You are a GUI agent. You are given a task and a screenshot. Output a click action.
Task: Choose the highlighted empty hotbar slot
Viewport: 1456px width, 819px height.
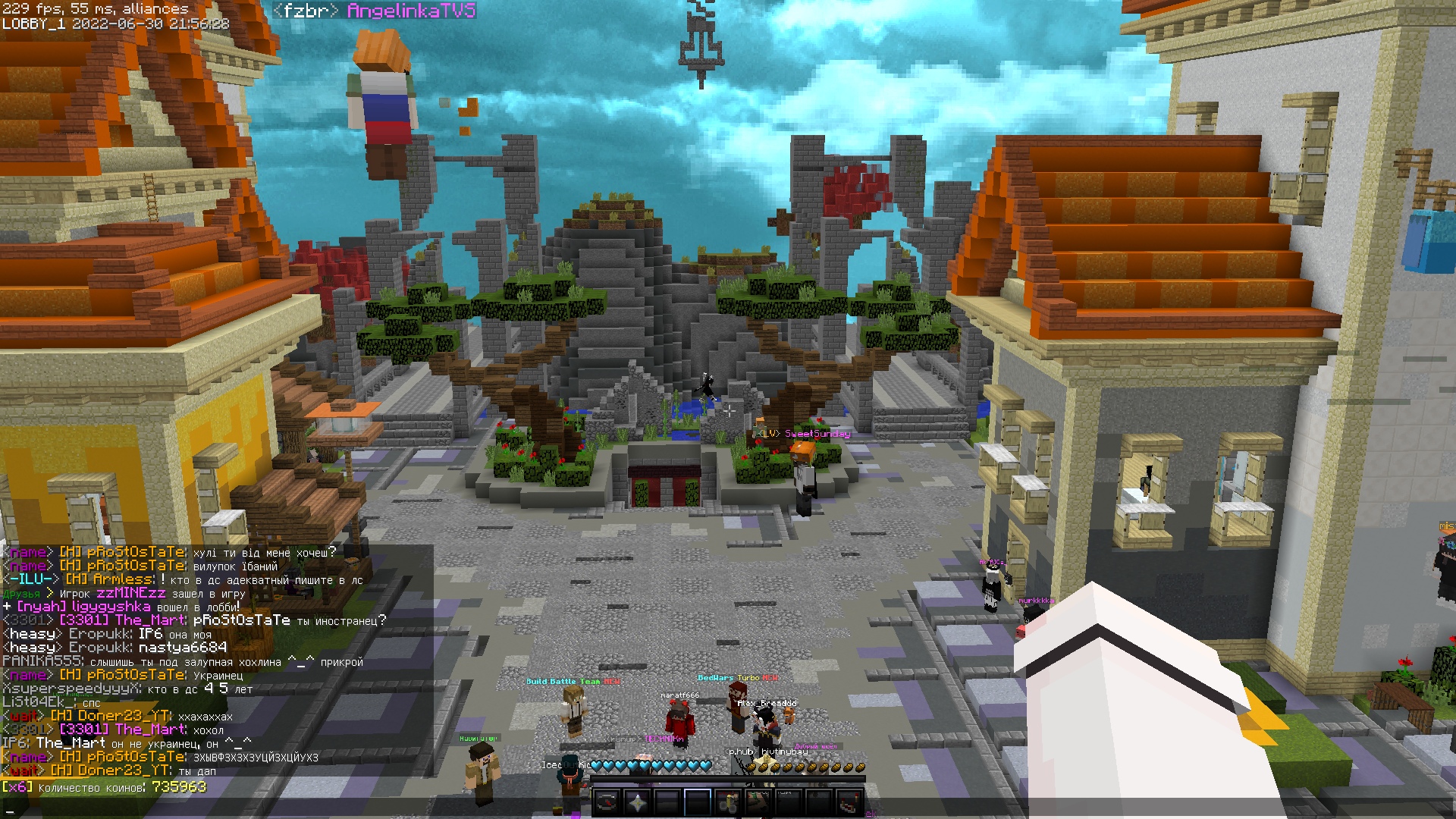tap(698, 802)
